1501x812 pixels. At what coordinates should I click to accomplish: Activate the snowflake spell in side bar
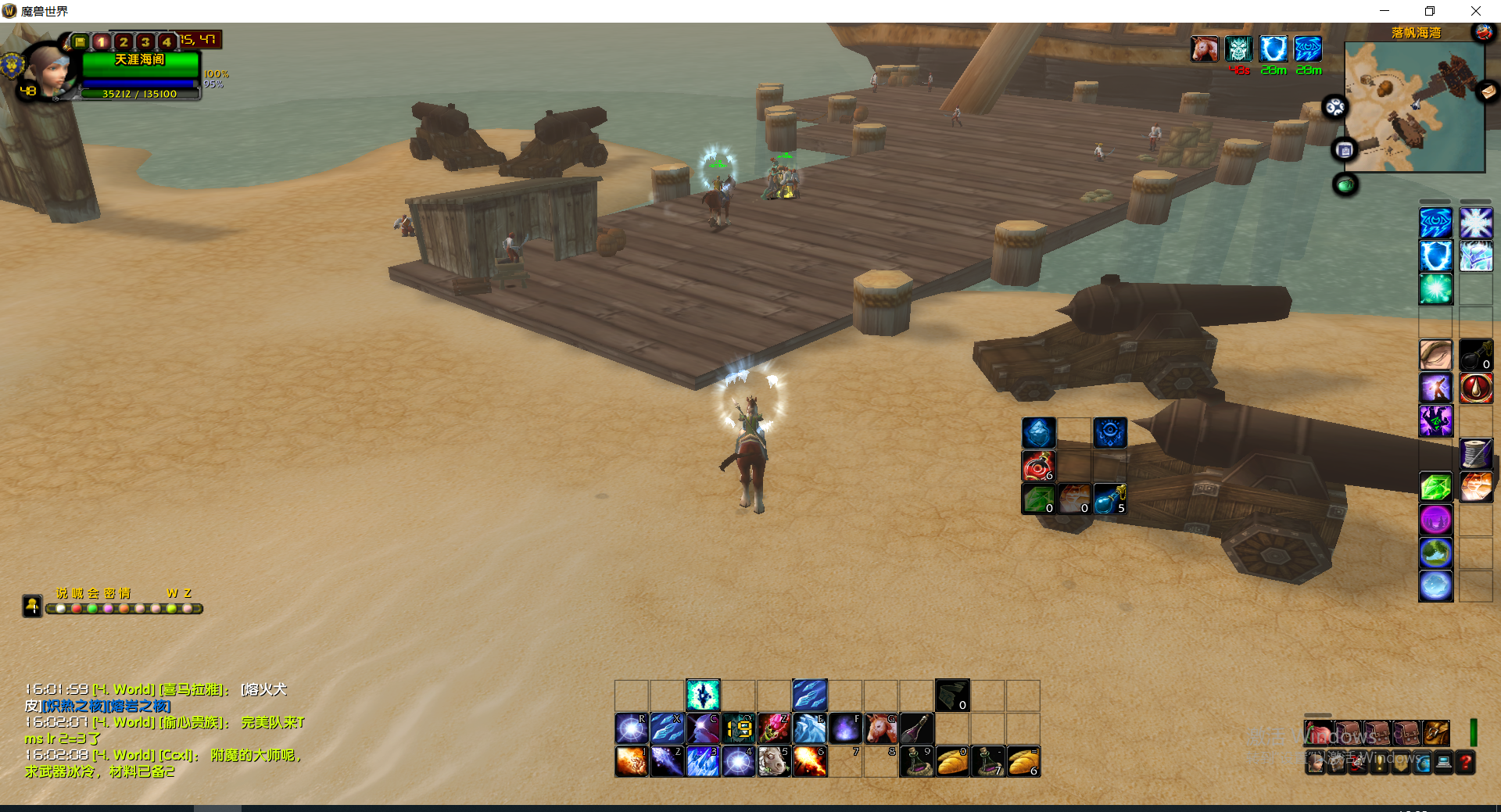1476,224
